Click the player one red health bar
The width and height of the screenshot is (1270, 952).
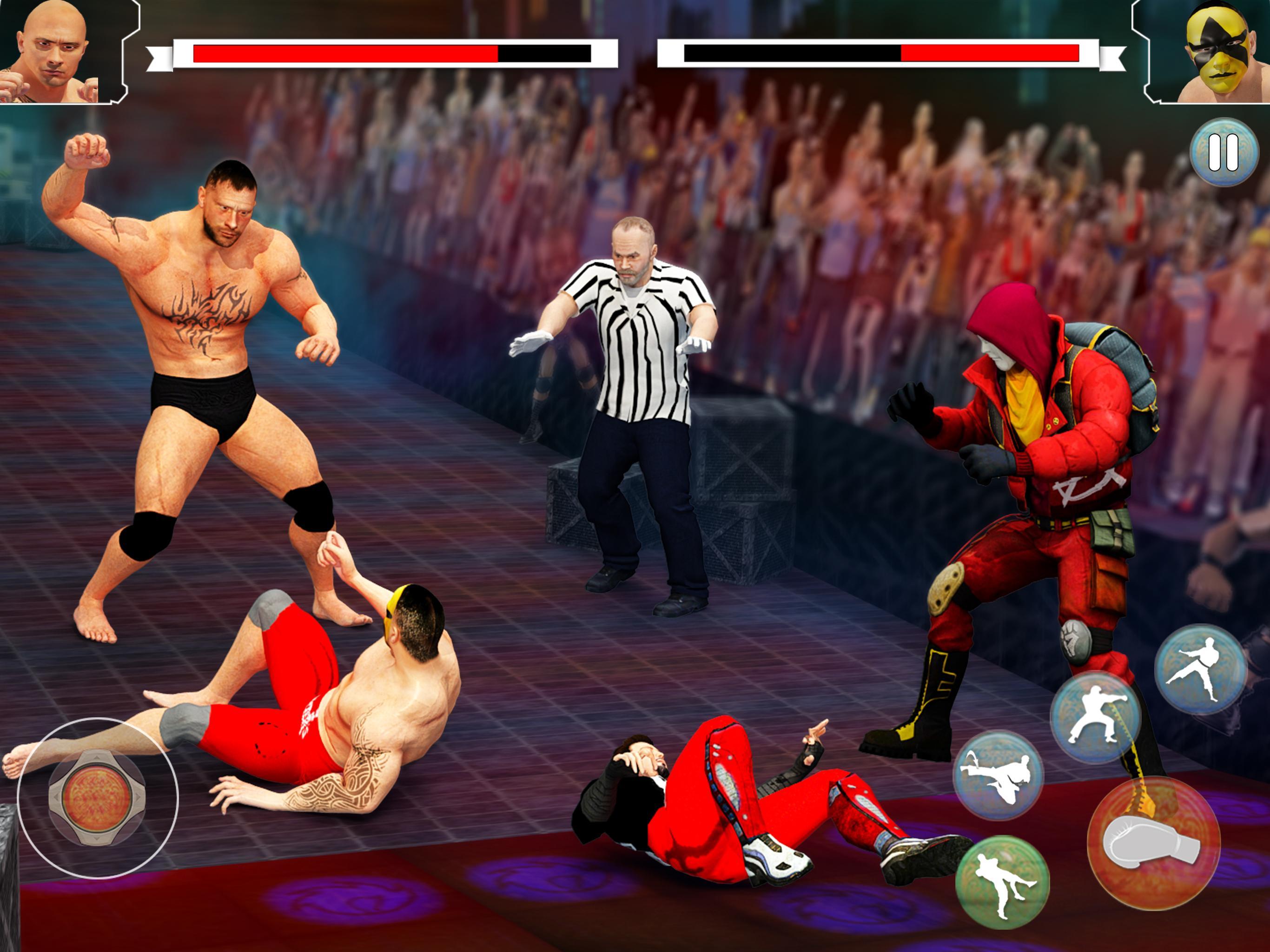pyautogui.click(x=344, y=53)
